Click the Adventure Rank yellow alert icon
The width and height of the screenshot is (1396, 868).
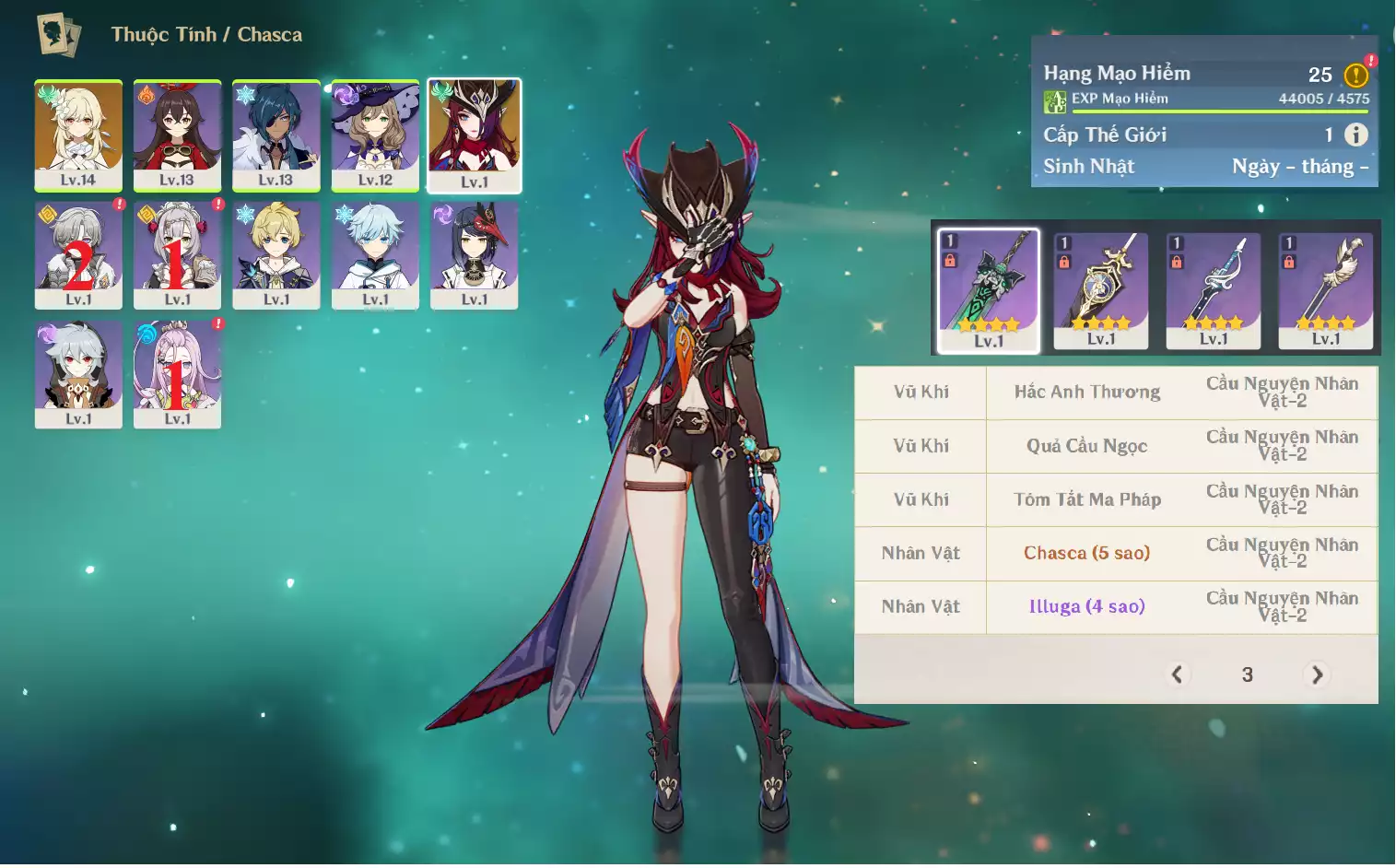1355,75
